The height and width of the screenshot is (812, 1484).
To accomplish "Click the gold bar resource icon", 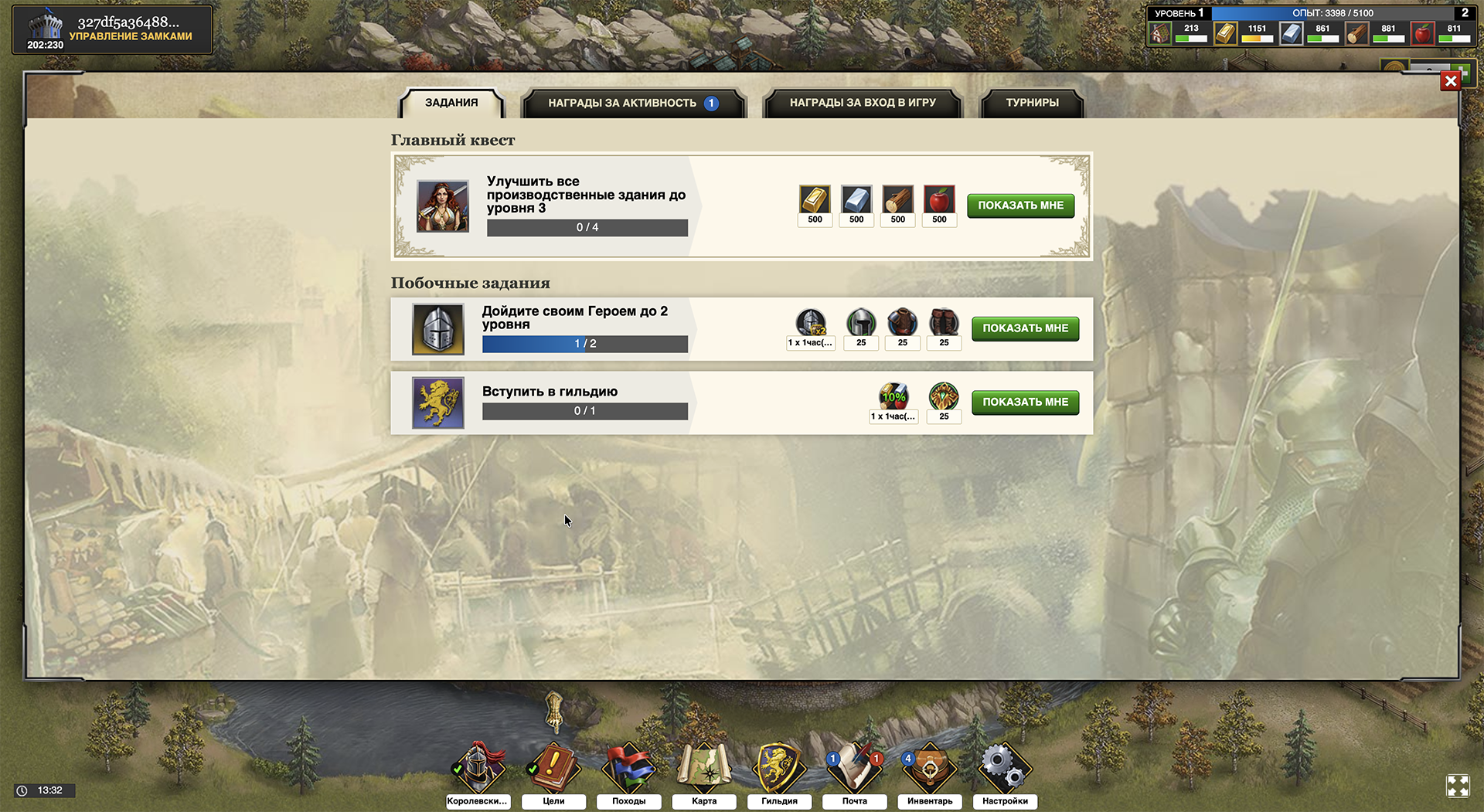I will 1224,33.
